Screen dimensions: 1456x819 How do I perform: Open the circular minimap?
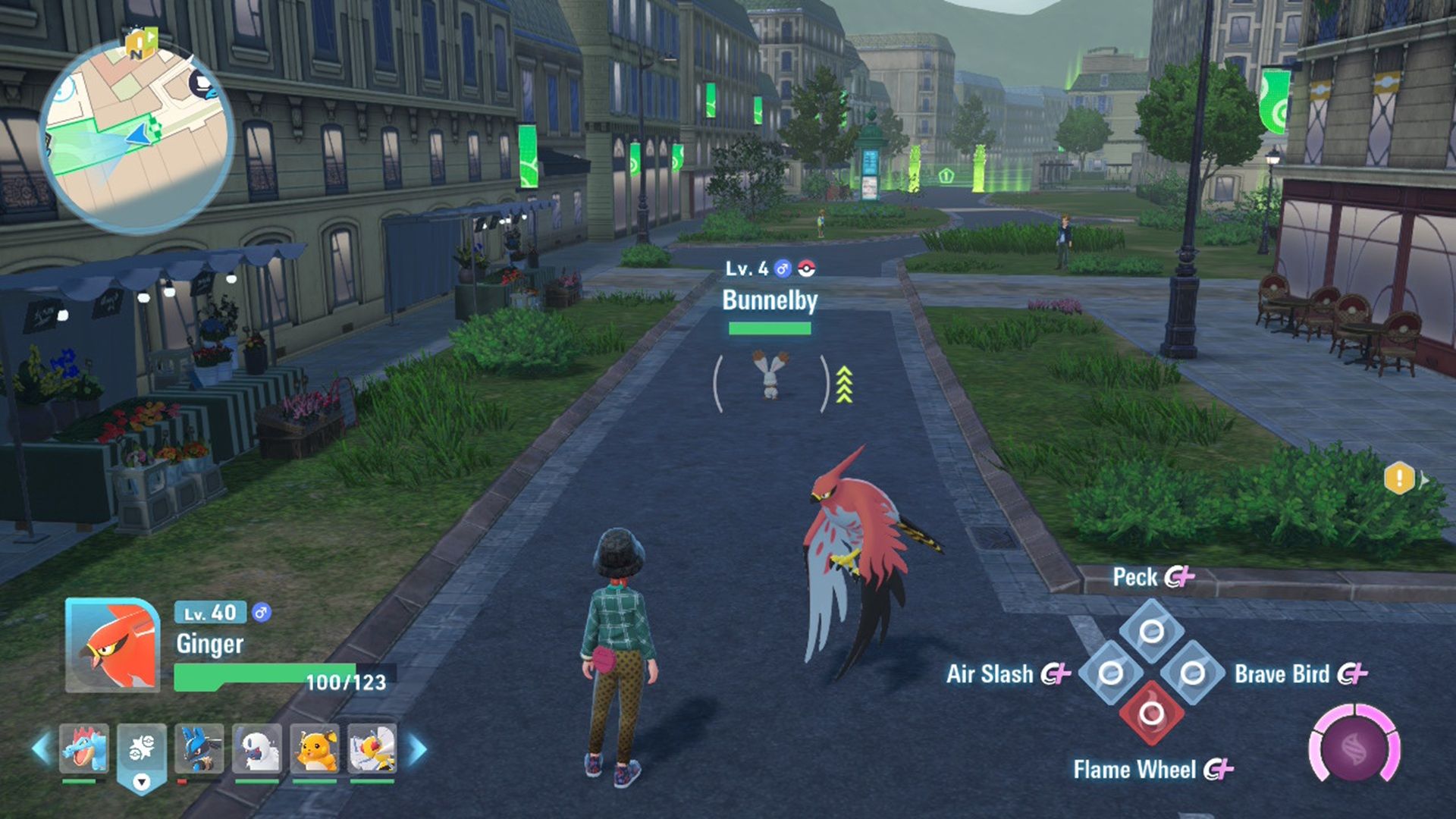pyautogui.click(x=136, y=136)
